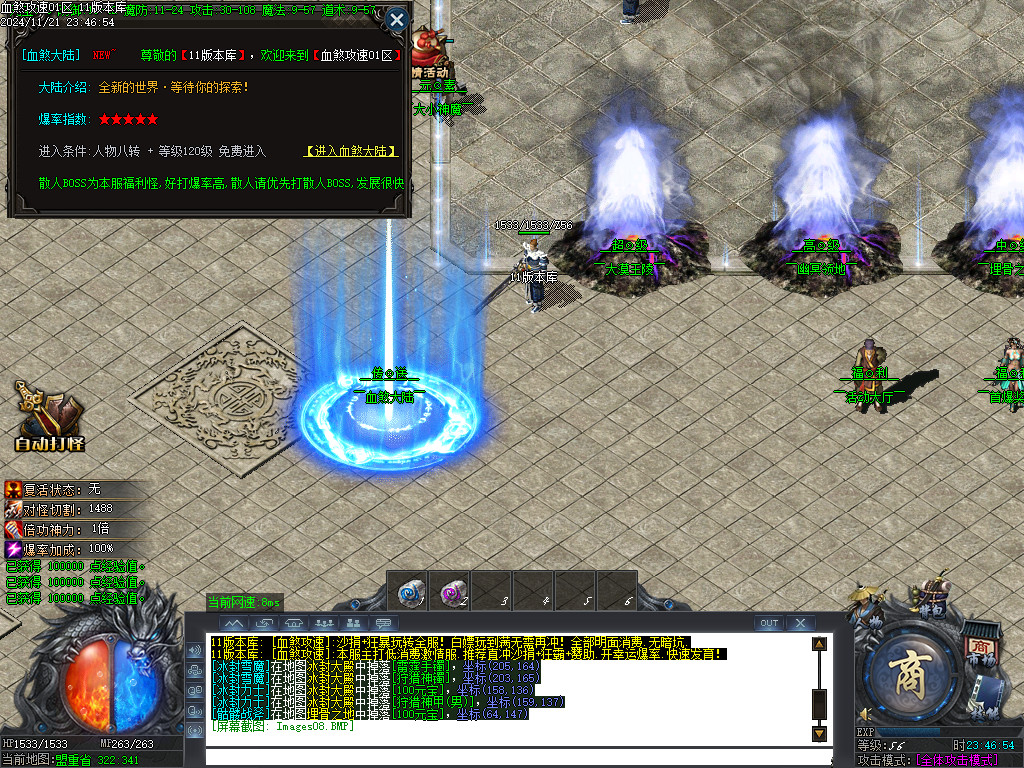Click the 进入血煞大陆 link
The height and width of the screenshot is (768, 1024).
(x=351, y=151)
